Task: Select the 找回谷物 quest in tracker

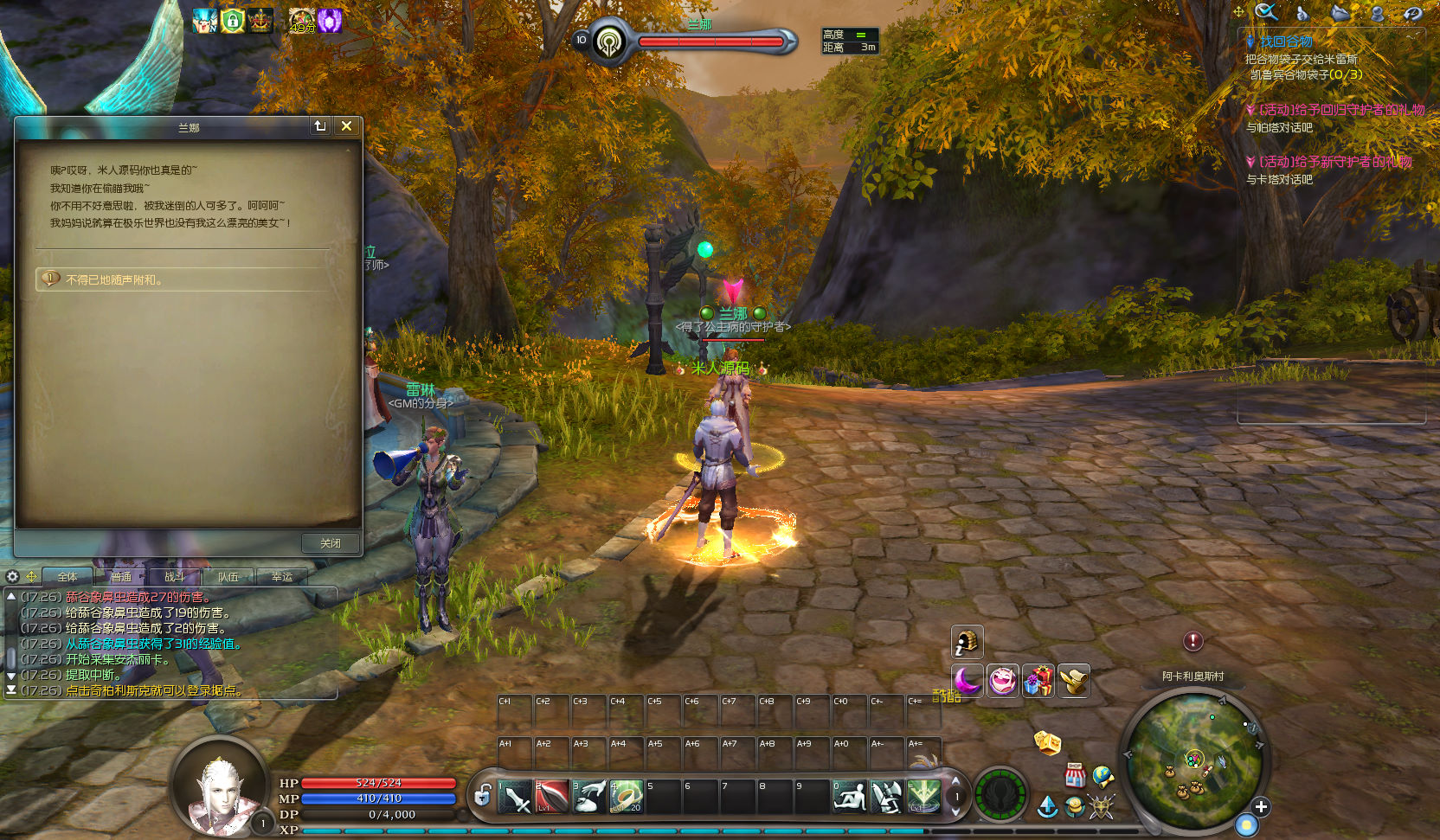Action: [x=1285, y=42]
